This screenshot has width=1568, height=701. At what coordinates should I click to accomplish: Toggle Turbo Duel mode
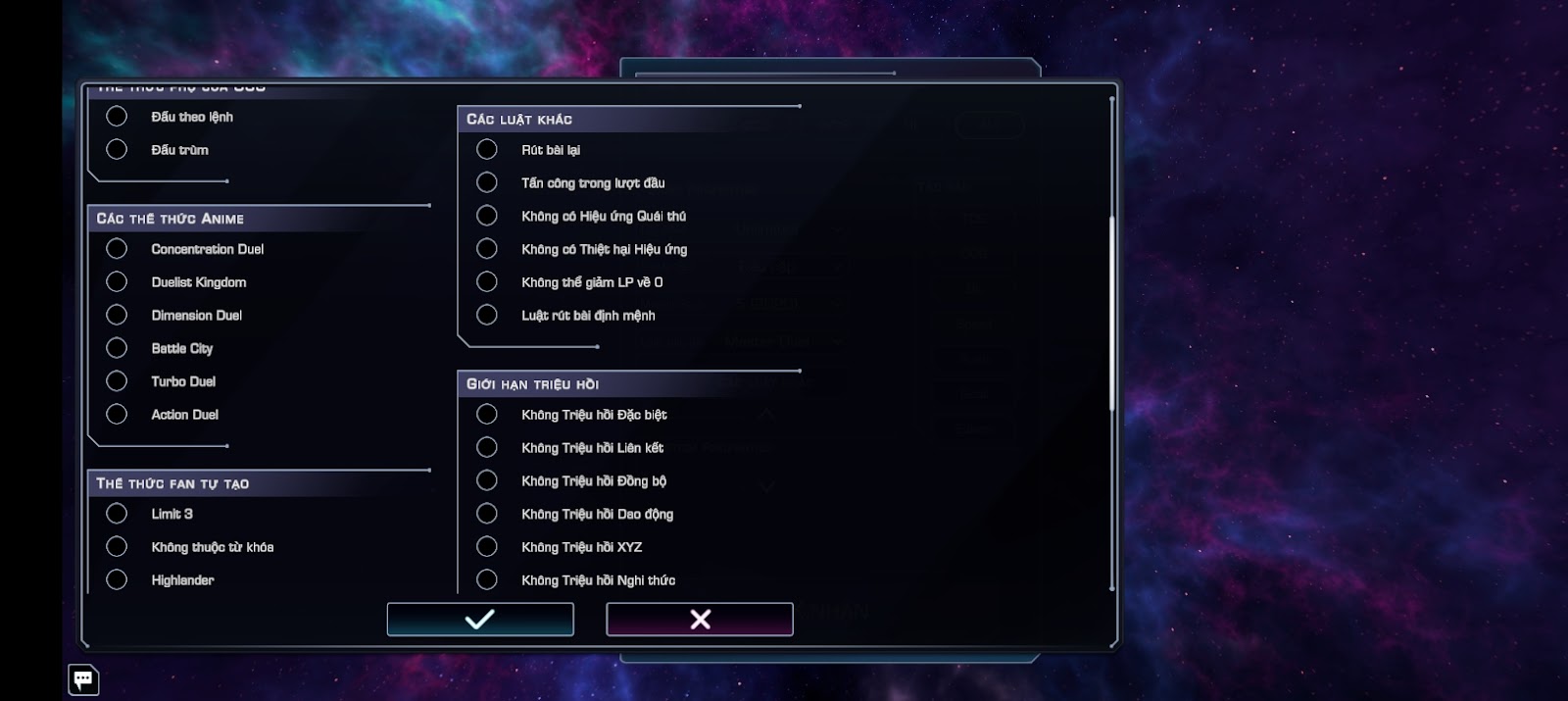tap(117, 381)
